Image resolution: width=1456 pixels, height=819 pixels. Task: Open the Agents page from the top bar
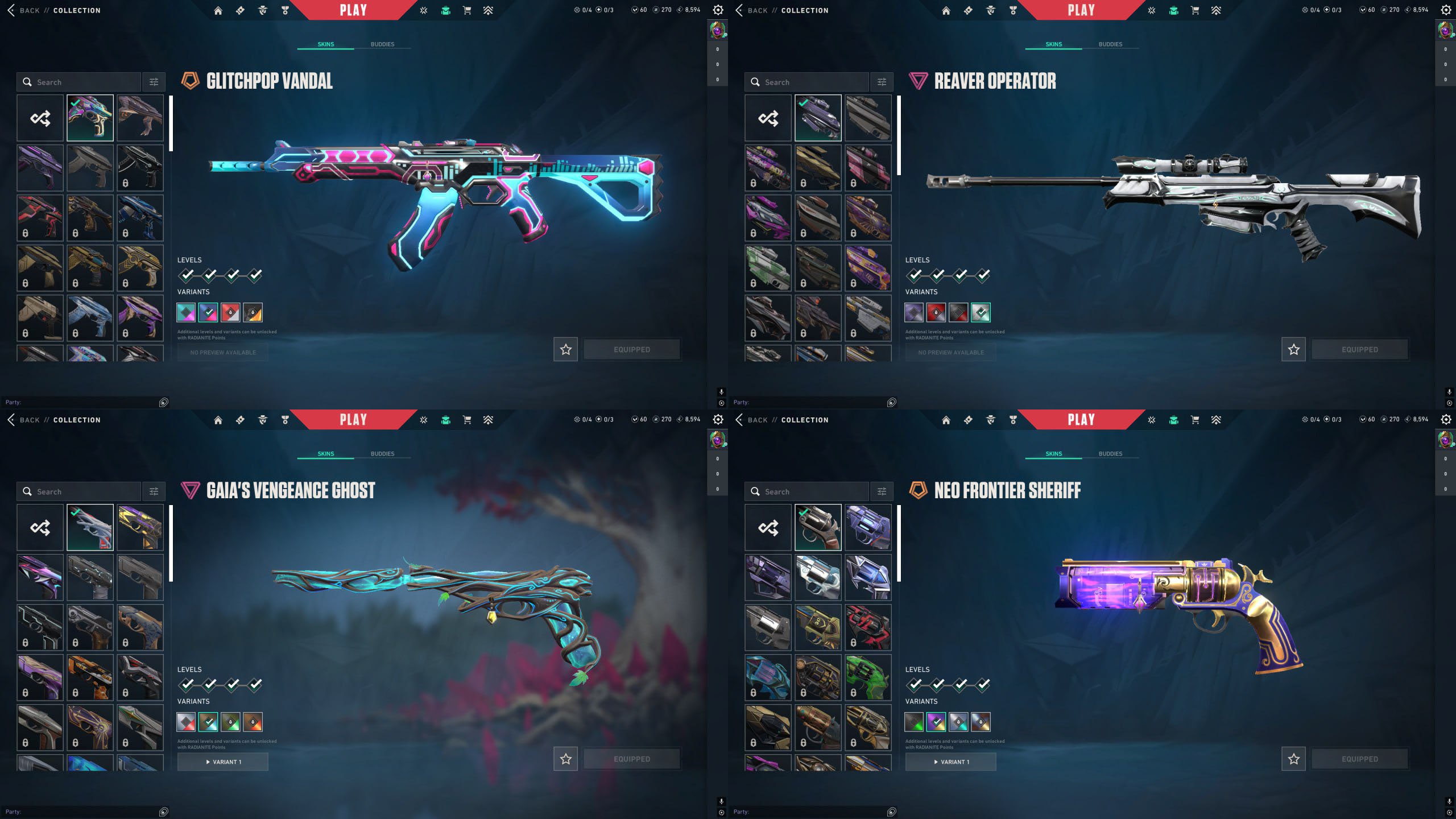point(261,10)
